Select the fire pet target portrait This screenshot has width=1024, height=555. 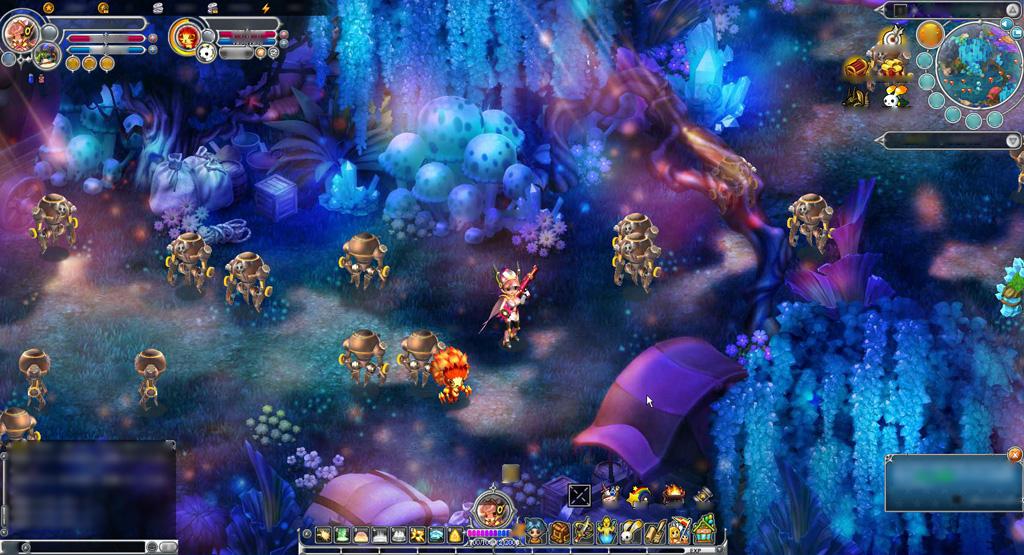[x=187, y=37]
